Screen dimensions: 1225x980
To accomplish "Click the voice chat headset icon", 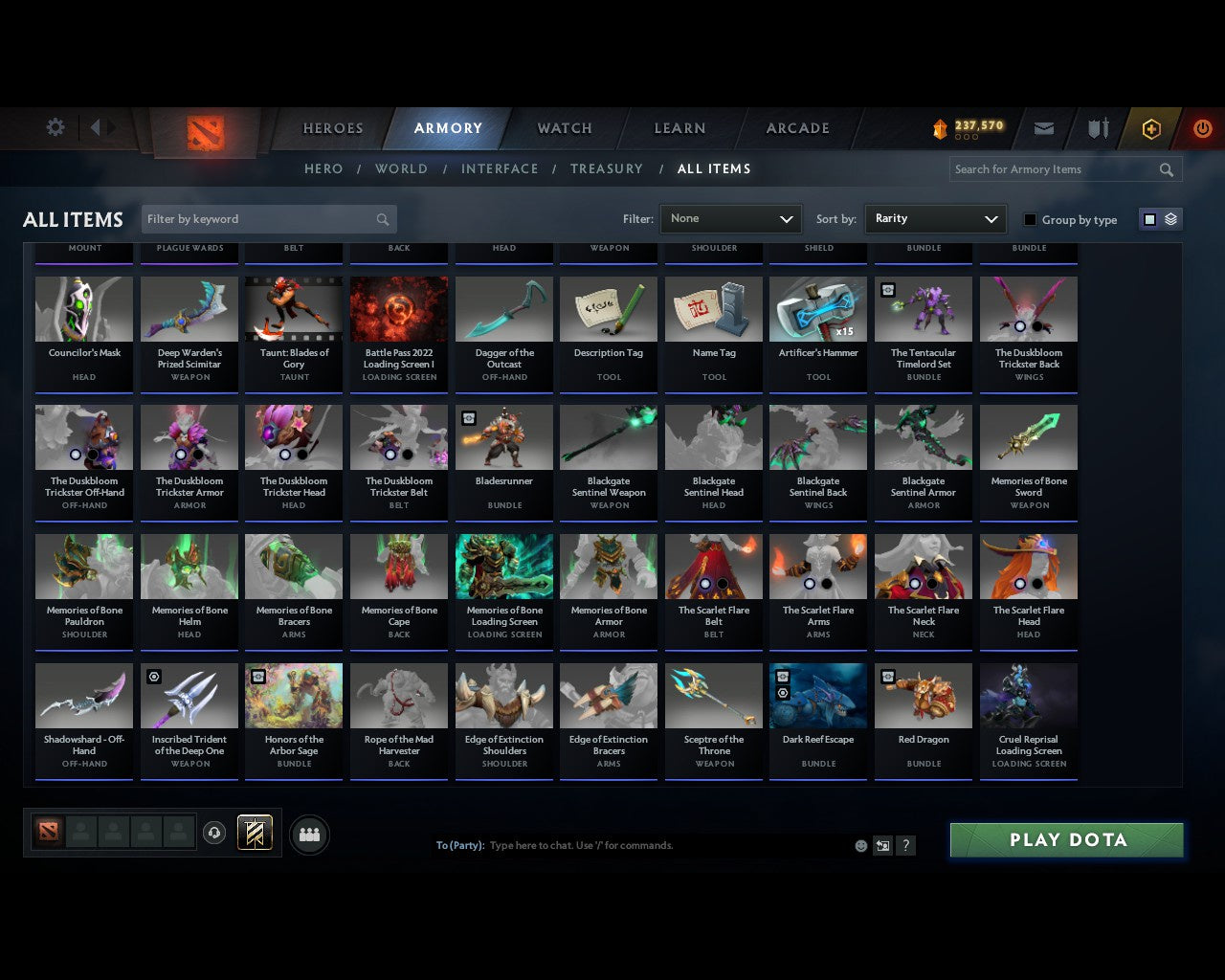I will pyautogui.click(x=214, y=833).
